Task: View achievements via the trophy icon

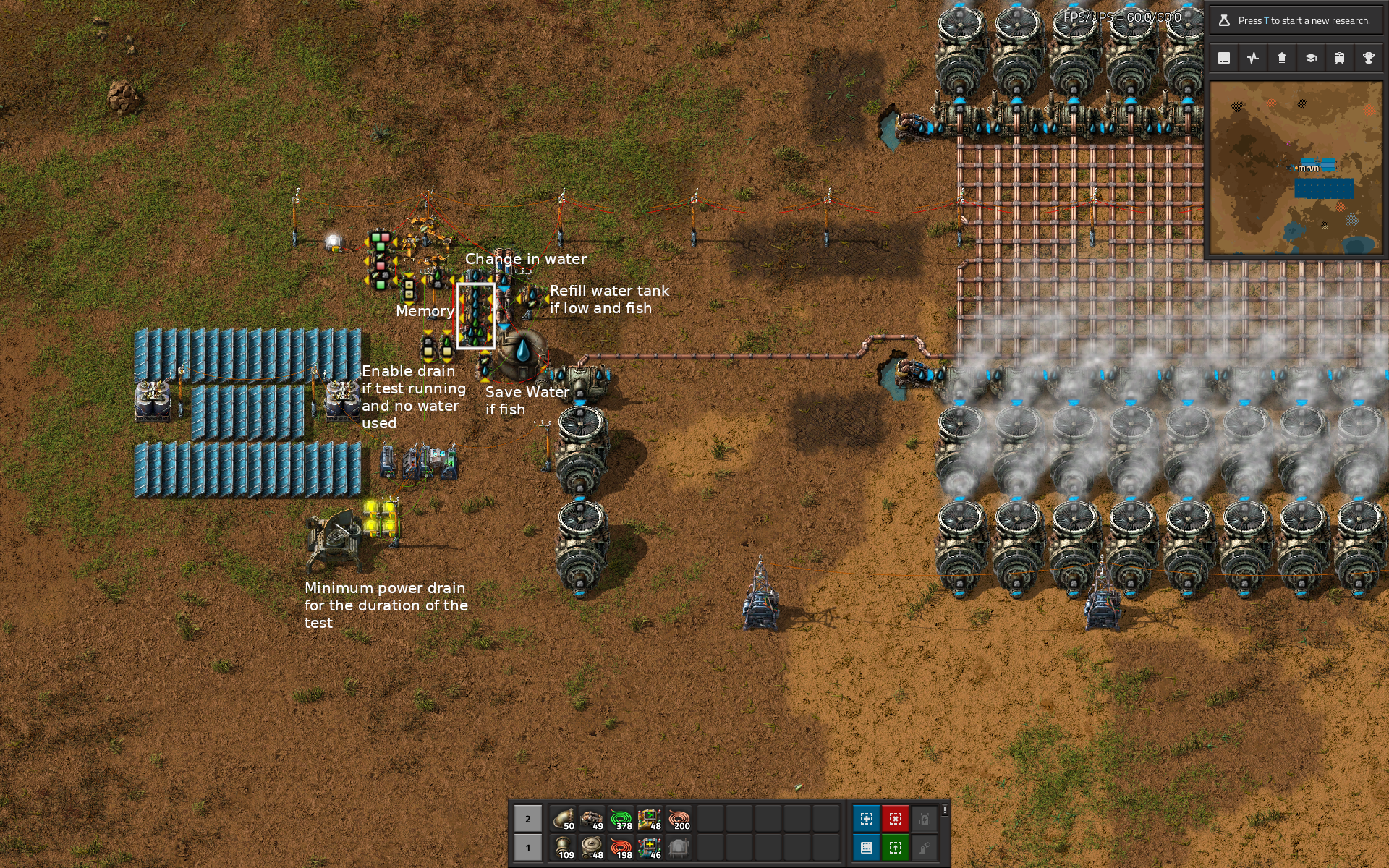Action: point(1369,58)
